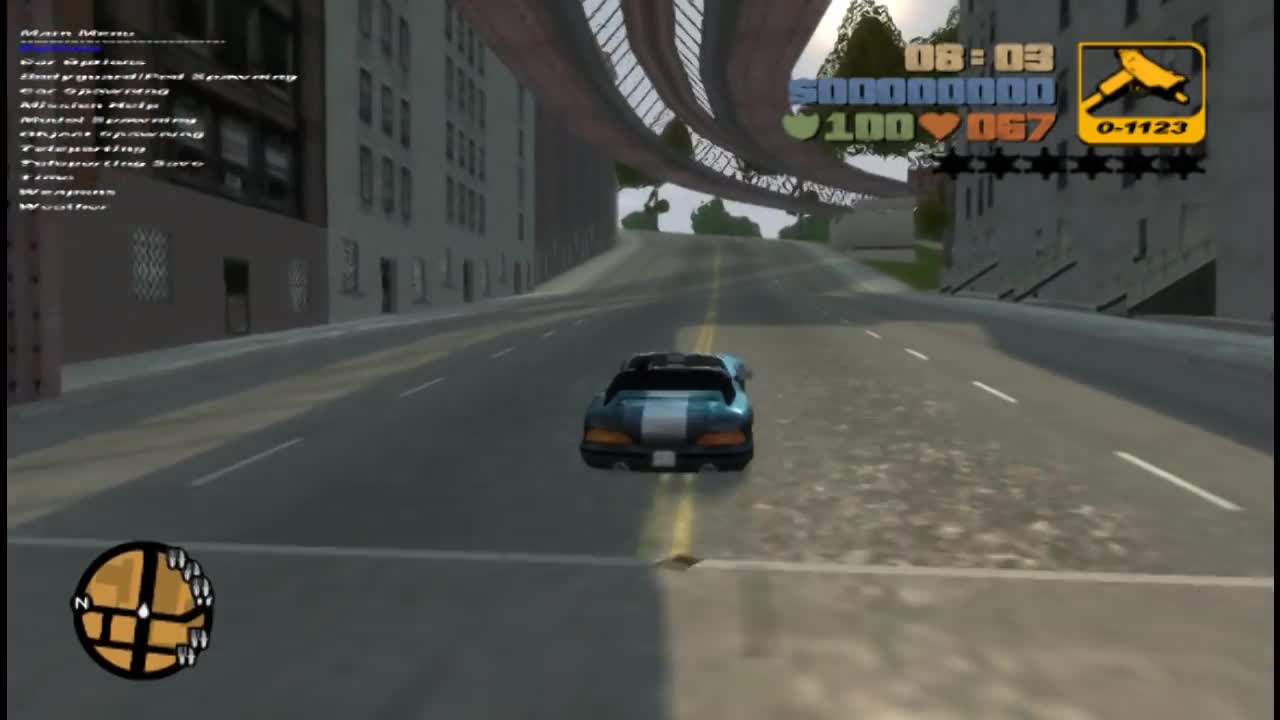Click the ammo count 0-1123 label
The height and width of the screenshot is (720, 1280).
tap(1144, 130)
